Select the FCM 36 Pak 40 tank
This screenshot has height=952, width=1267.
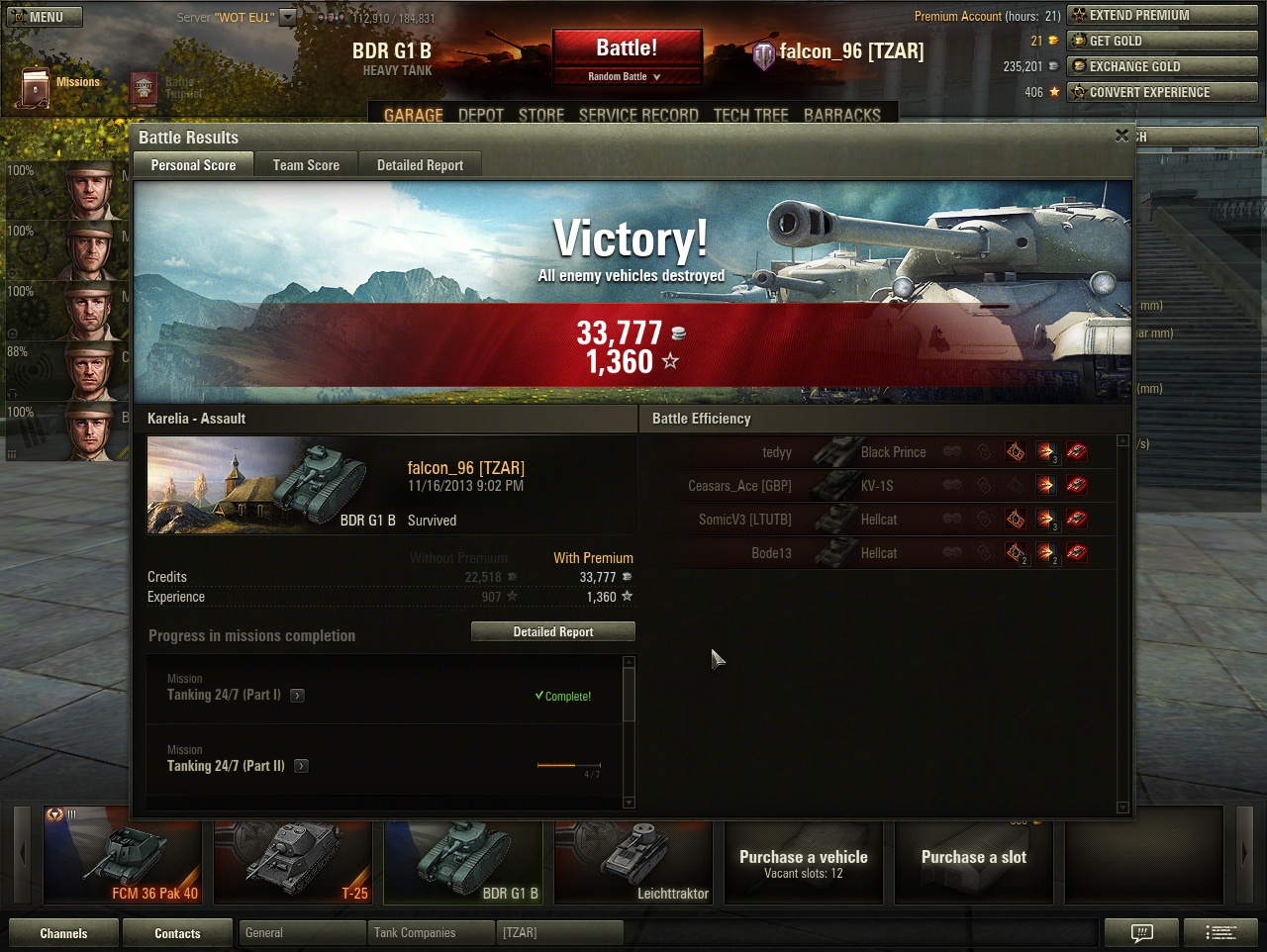click(123, 856)
